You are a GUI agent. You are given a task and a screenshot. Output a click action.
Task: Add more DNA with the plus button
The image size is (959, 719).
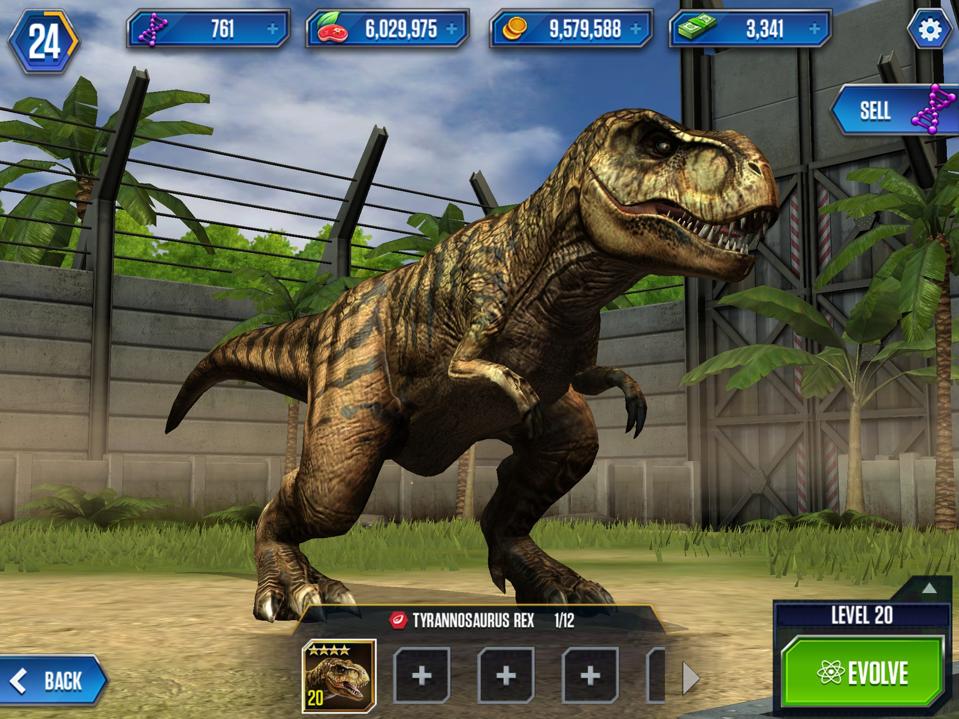tap(273, 29)
